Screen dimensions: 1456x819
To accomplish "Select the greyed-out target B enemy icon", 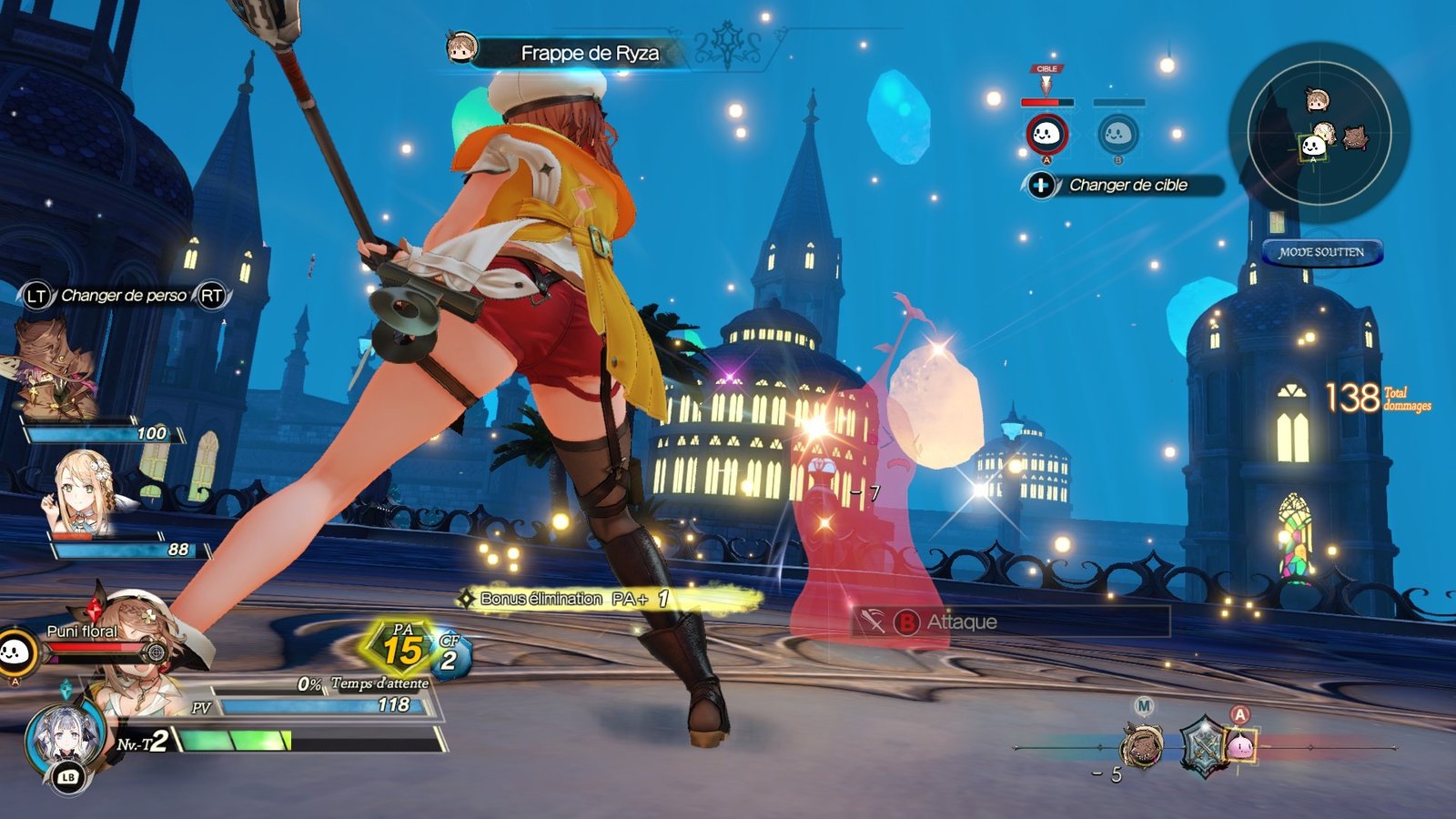I will (x=1117, y=135).
